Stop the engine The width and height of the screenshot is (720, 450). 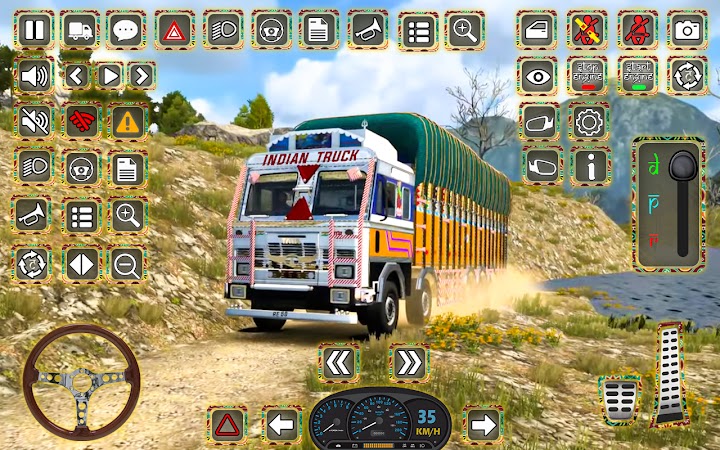point(587,75)
